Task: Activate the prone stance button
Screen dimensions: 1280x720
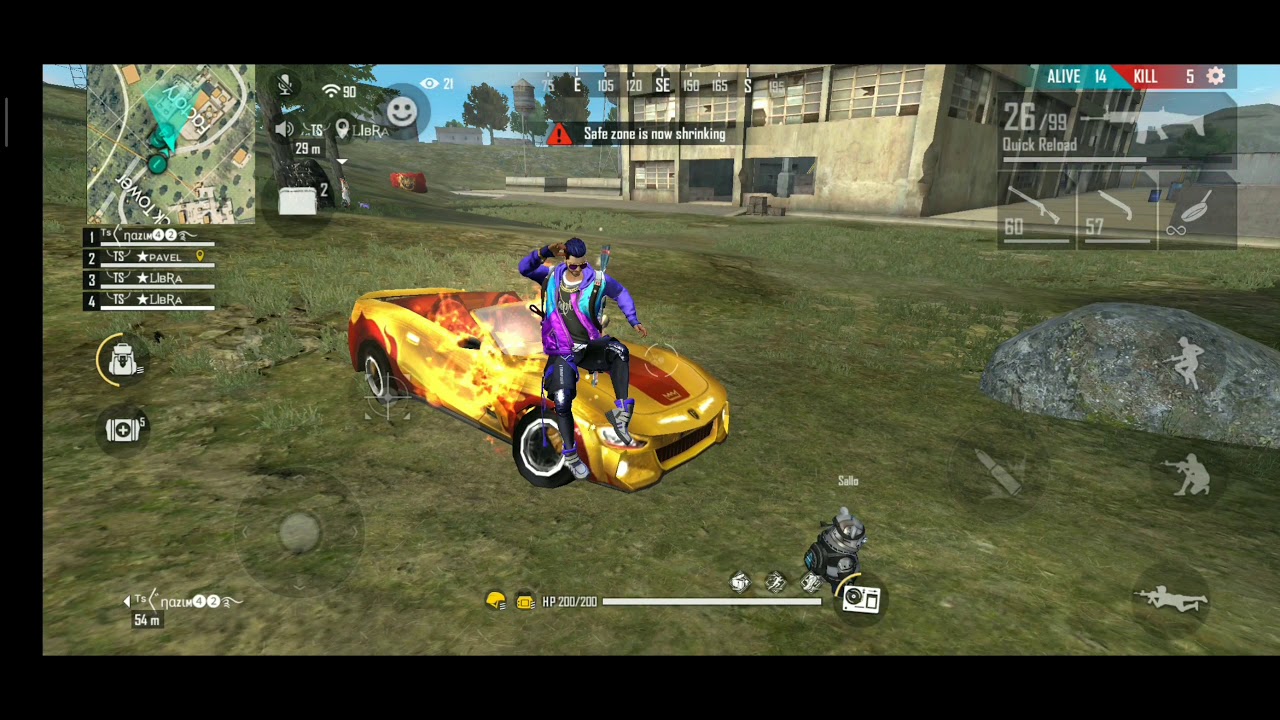Action: coord(1170,598)
